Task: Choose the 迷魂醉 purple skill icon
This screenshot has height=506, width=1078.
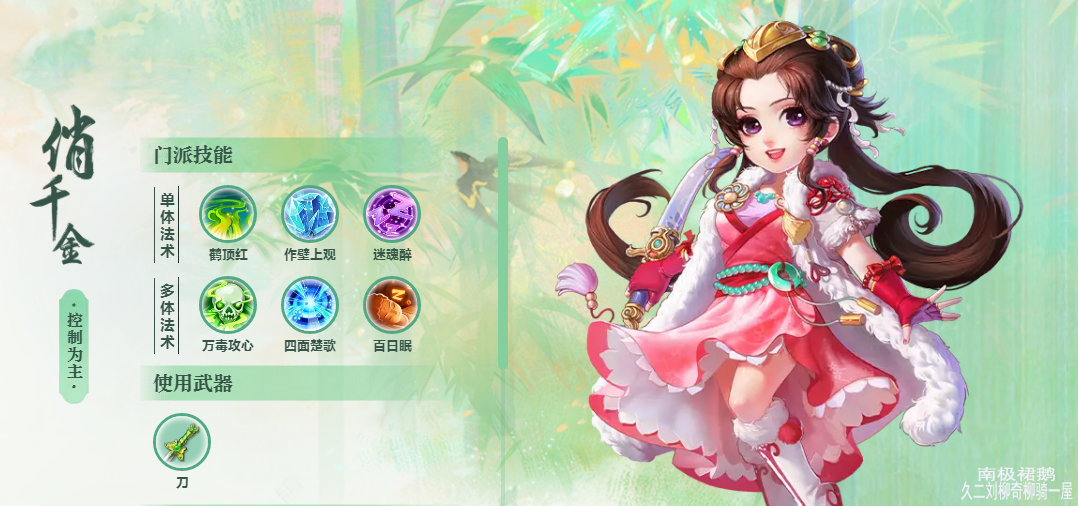Action: tap(391, 213)
